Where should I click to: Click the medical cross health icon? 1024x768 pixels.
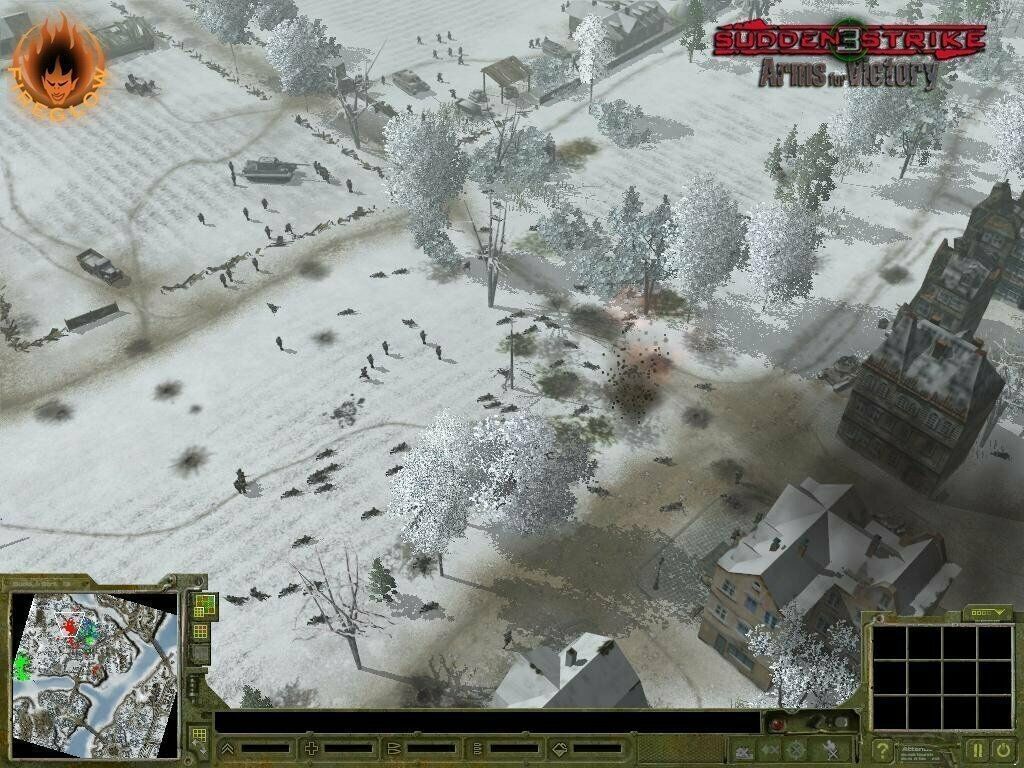tap(311, 748)
